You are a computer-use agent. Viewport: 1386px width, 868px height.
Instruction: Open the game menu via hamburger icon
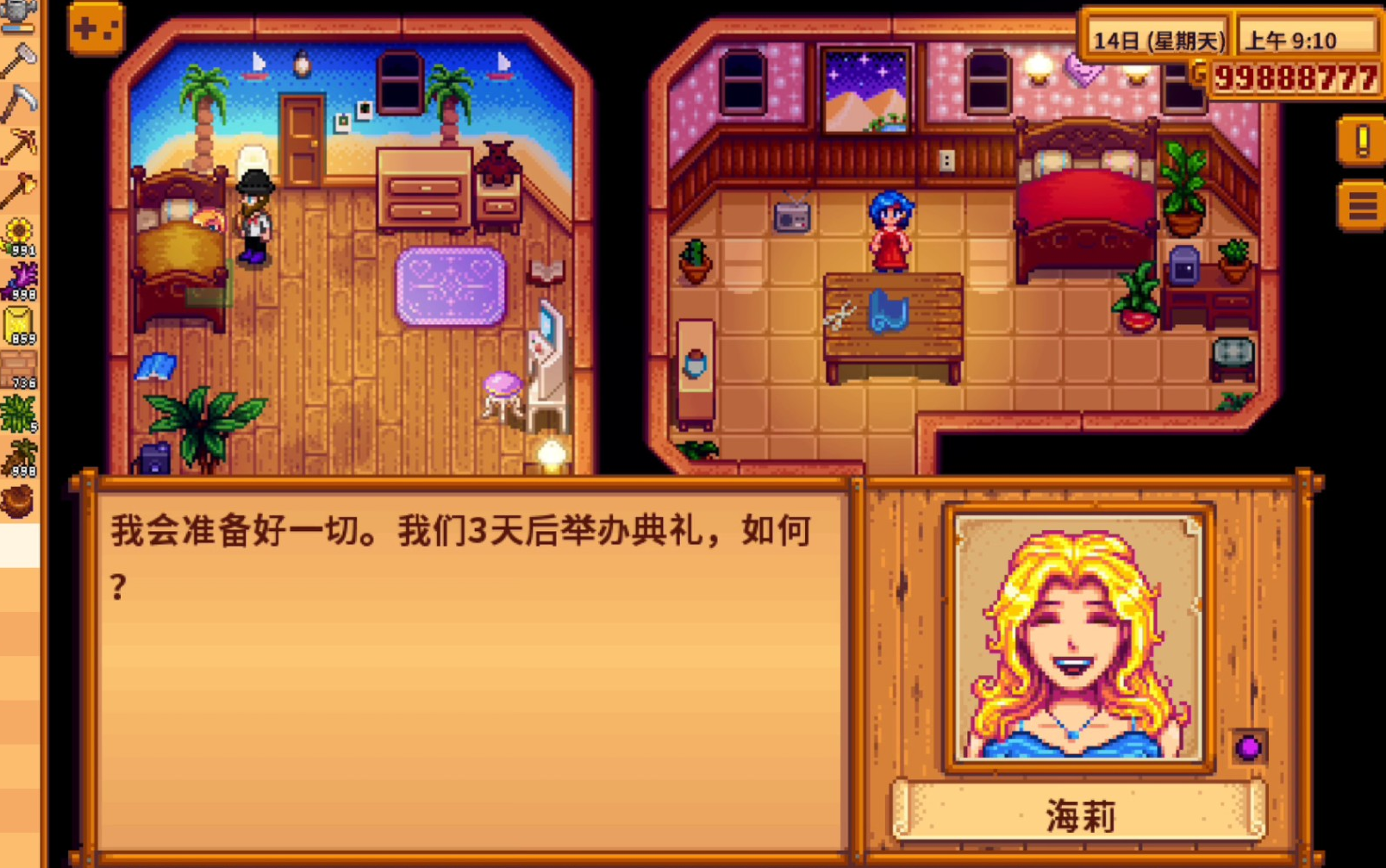[1362, 205]
